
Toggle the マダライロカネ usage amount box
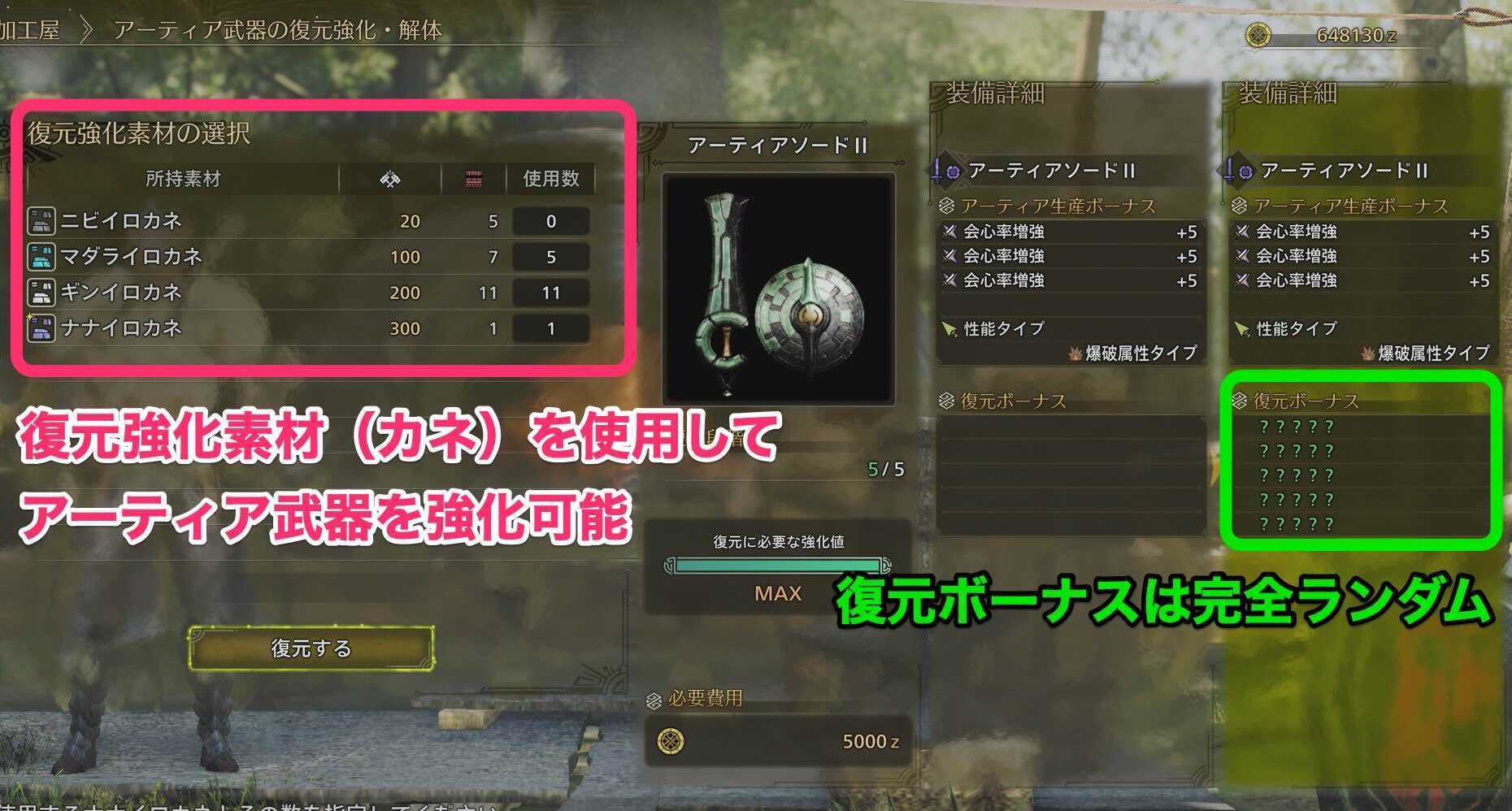pos(552,257)
